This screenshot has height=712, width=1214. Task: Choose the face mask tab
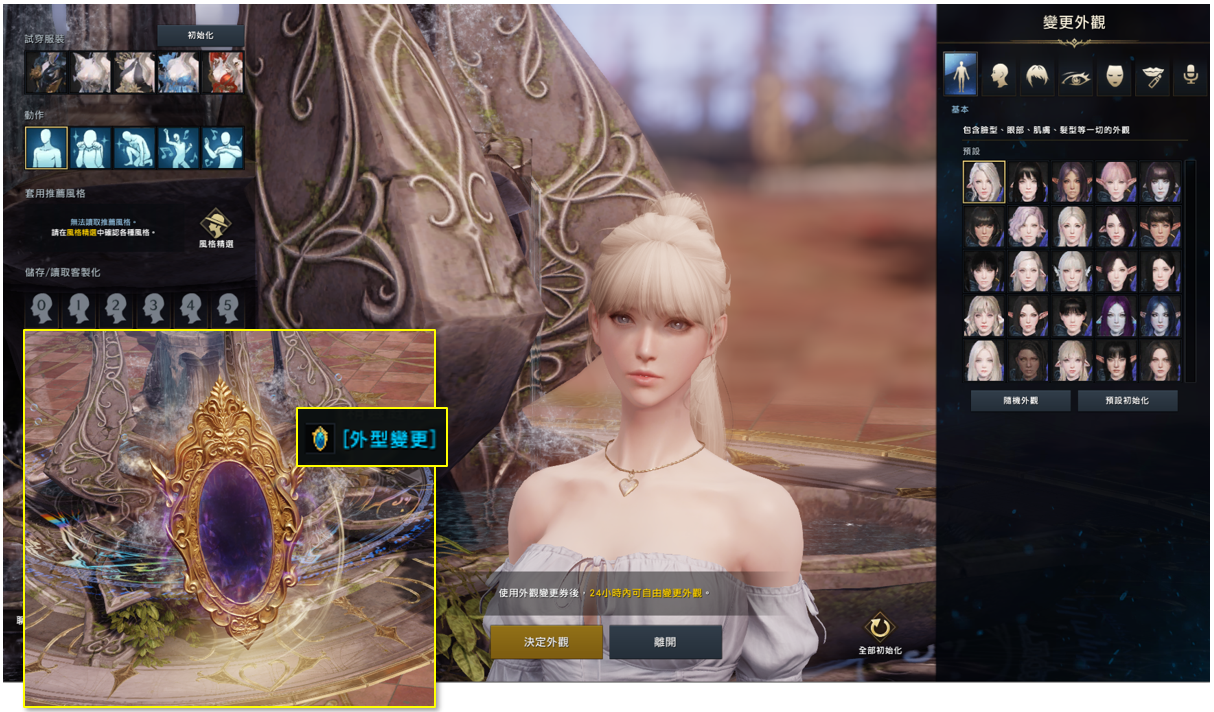tap(1114, 75)
